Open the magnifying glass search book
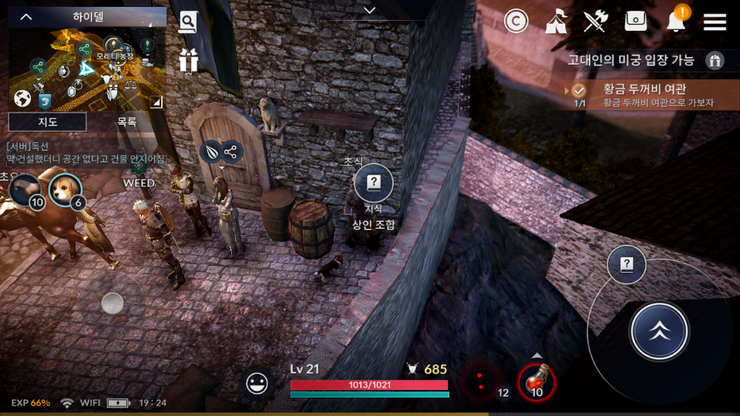This screenshot has height=416, width=740. pos(188,22)
